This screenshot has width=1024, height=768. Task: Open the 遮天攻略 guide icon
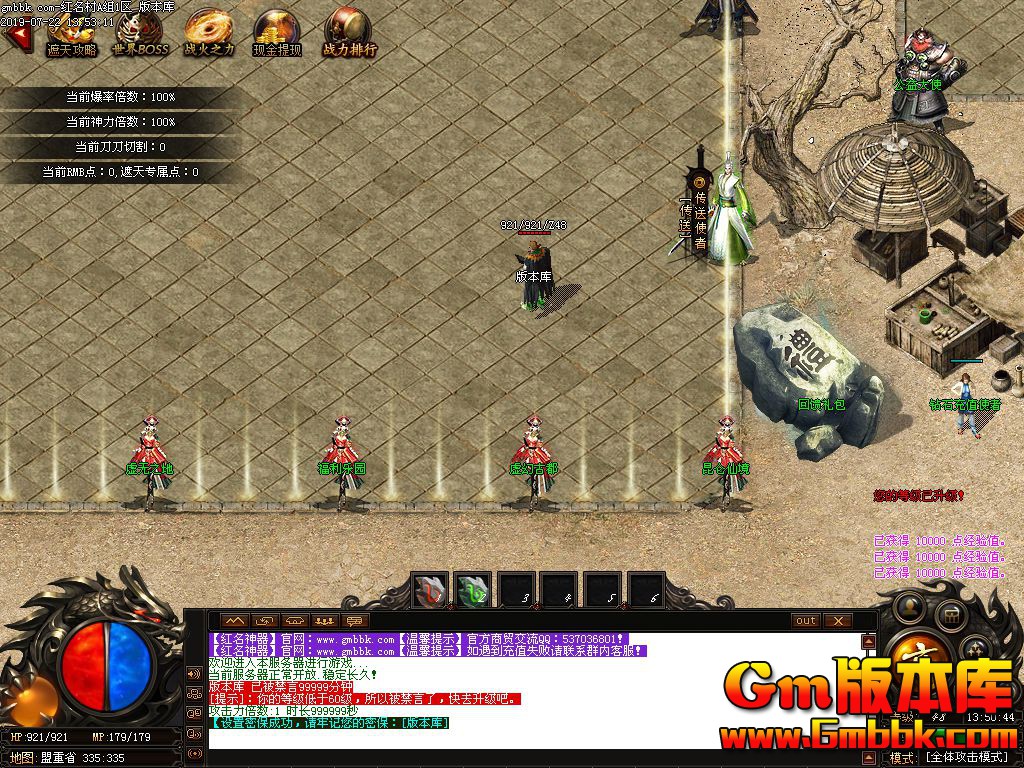[71, 34]
